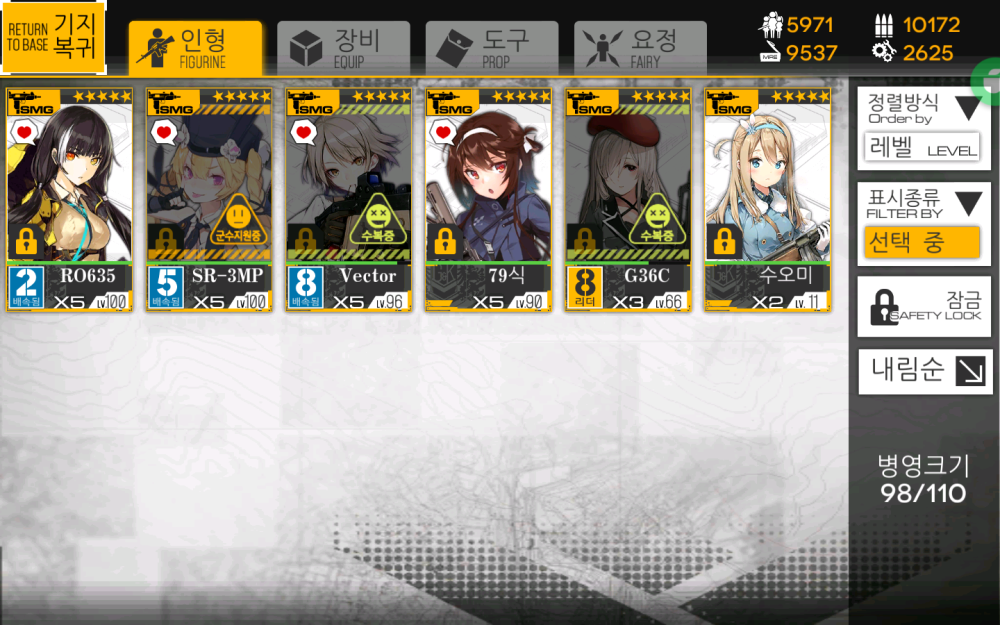
Task: Choose the SR-3MP doll card
Action: [x=209, y=200]
